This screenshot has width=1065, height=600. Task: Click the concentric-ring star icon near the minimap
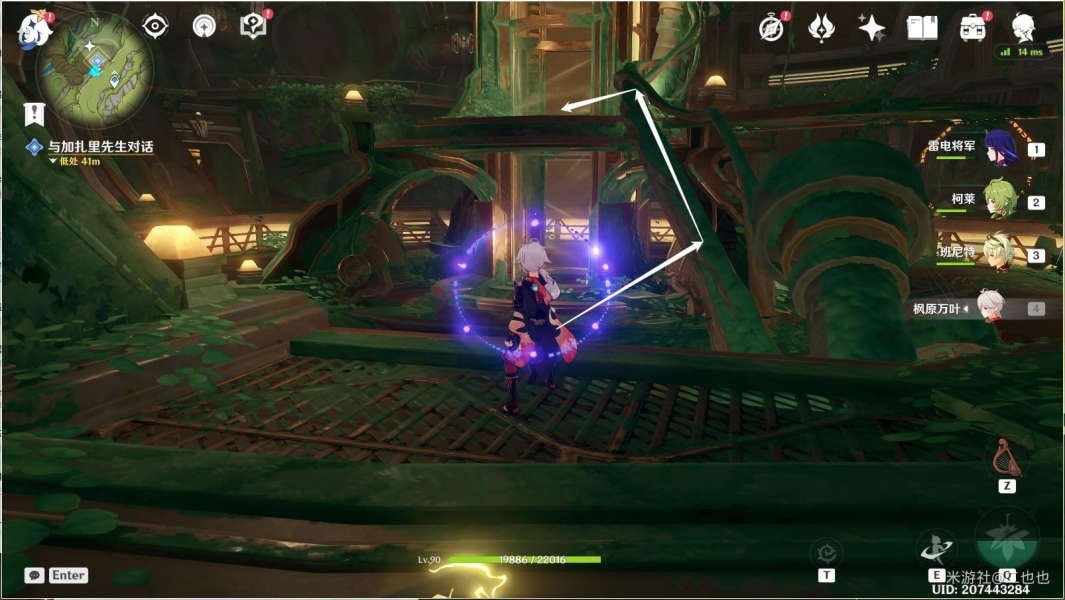click(204, 26)
